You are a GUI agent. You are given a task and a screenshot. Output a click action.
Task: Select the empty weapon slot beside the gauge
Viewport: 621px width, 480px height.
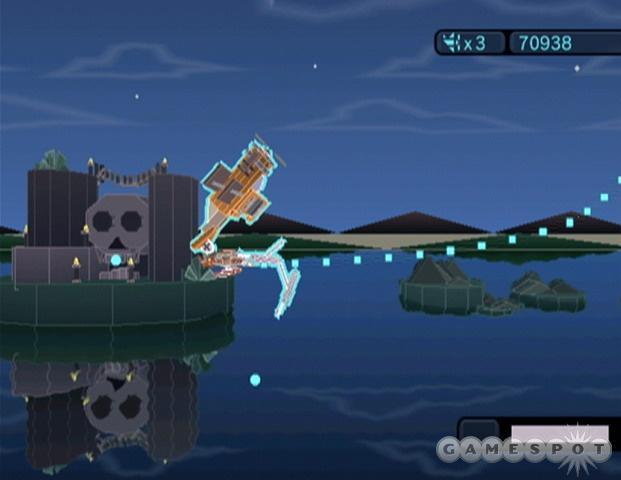coord(480,430)
